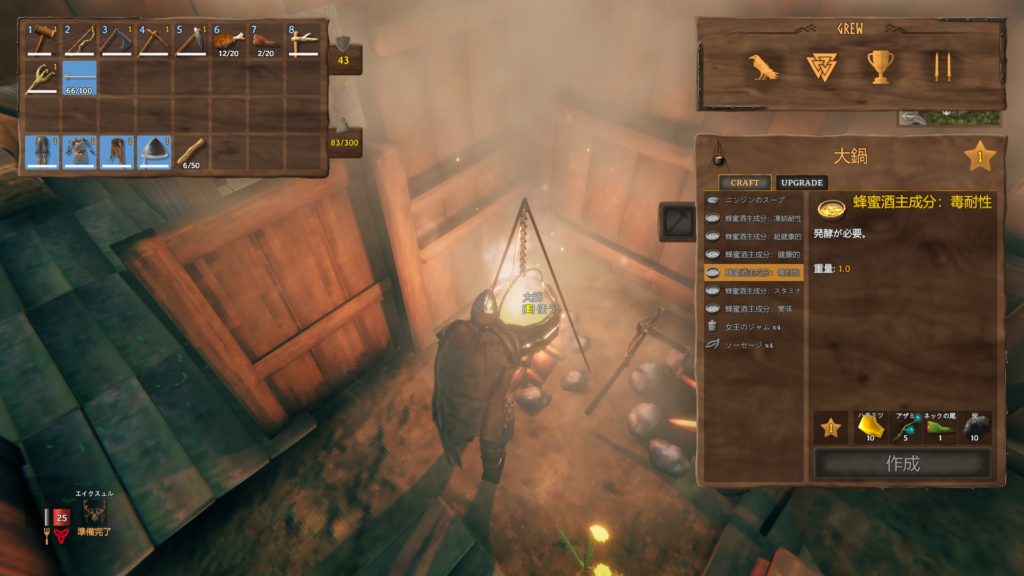This screenshot has width=1024, height=576.
Task: Open the trophy cup panel
Action: tap(881, 68)
